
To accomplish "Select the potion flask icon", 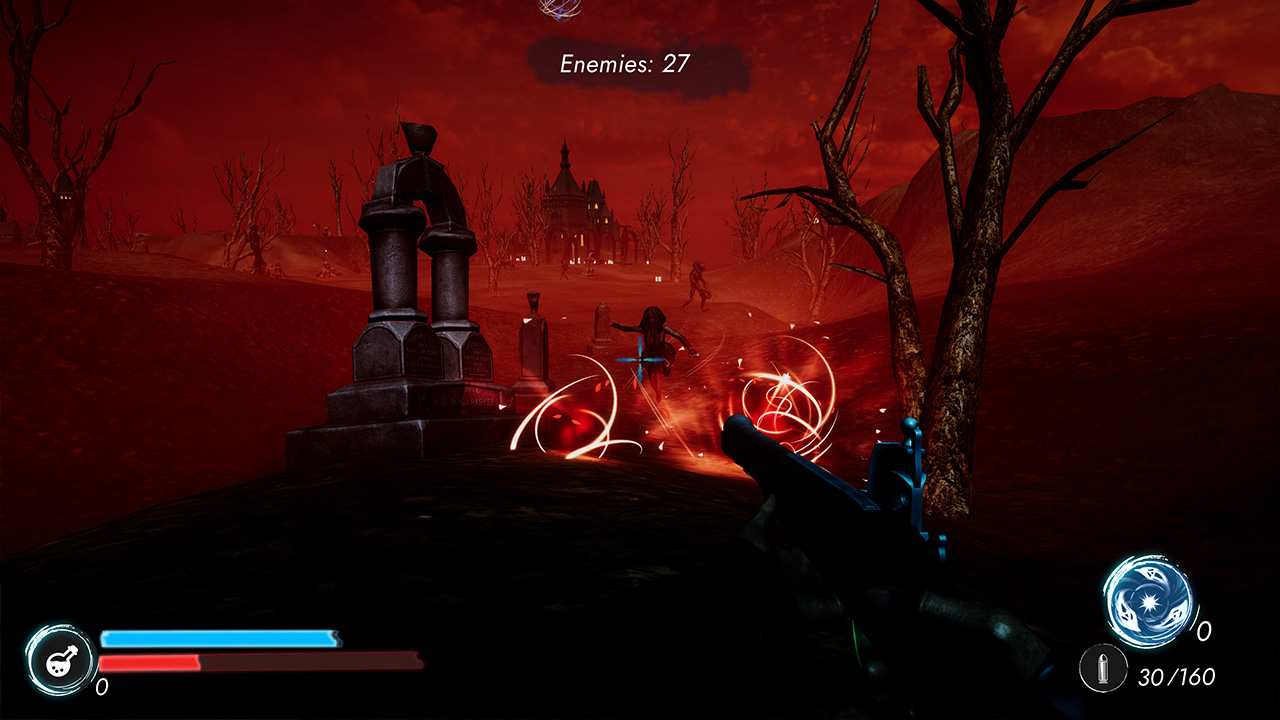I will click(x=60, y=661).
